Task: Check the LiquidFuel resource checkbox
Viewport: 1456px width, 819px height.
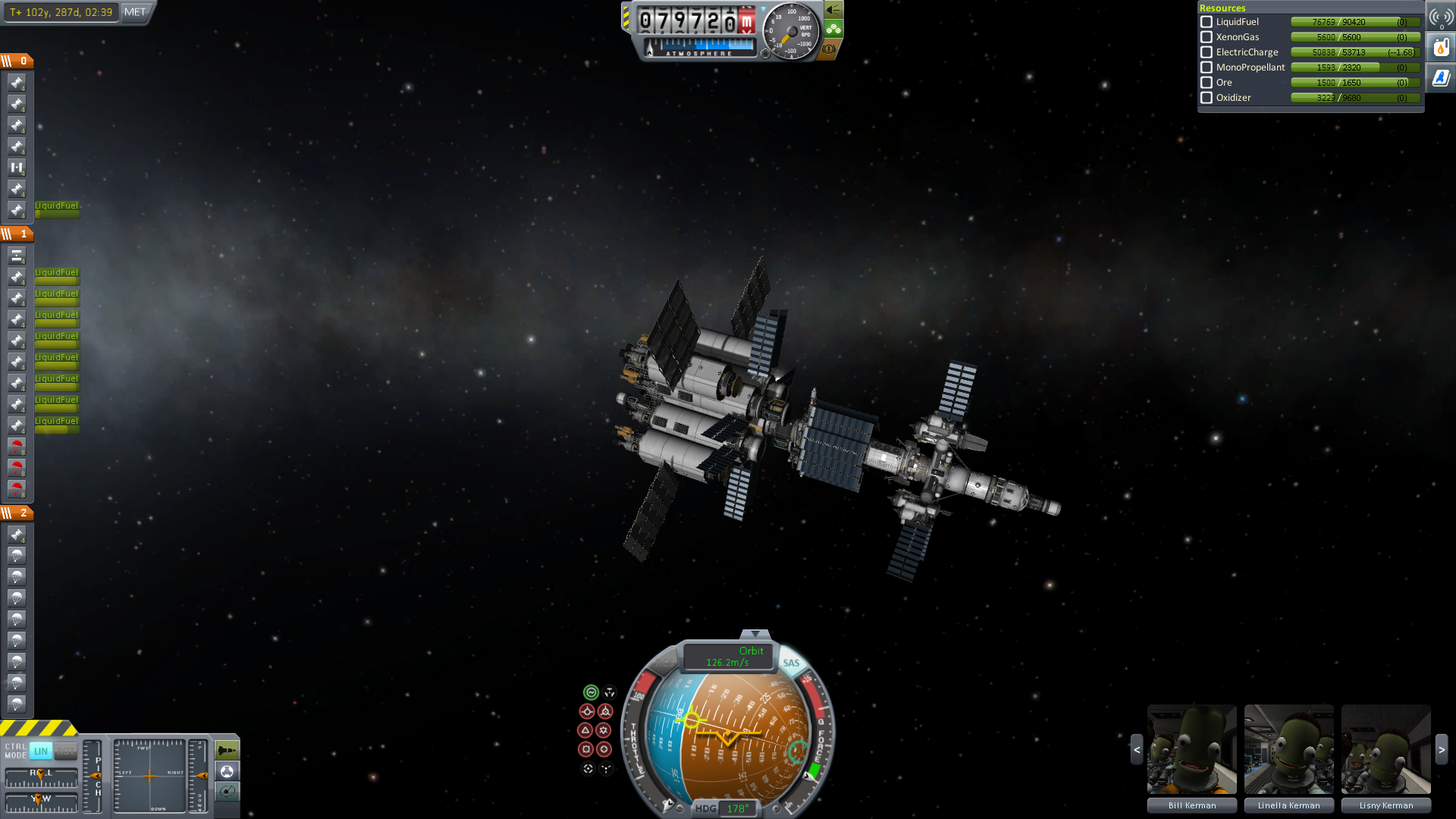Action: point(1207,22)
